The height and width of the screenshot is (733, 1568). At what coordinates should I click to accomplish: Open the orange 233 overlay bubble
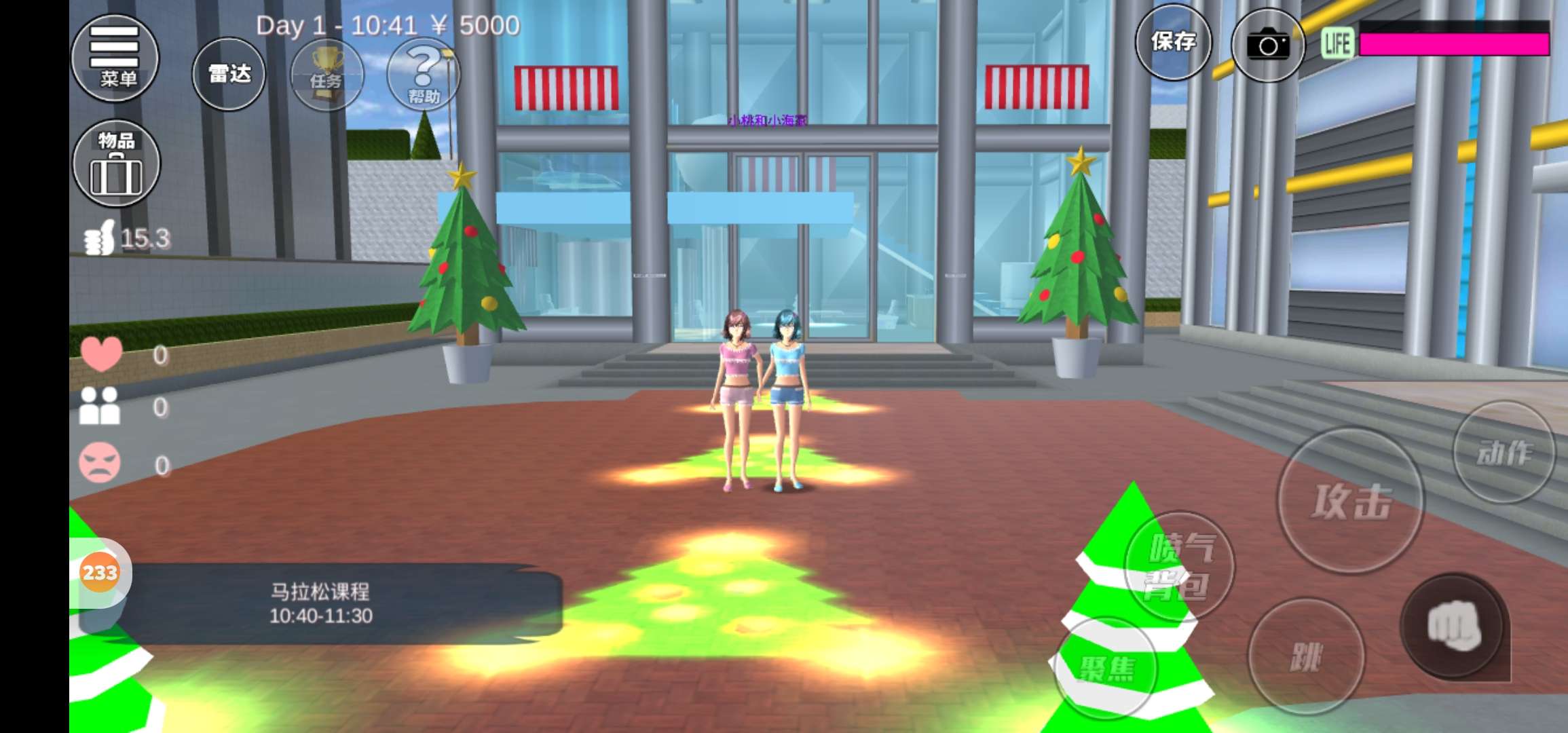click(100, 572)
